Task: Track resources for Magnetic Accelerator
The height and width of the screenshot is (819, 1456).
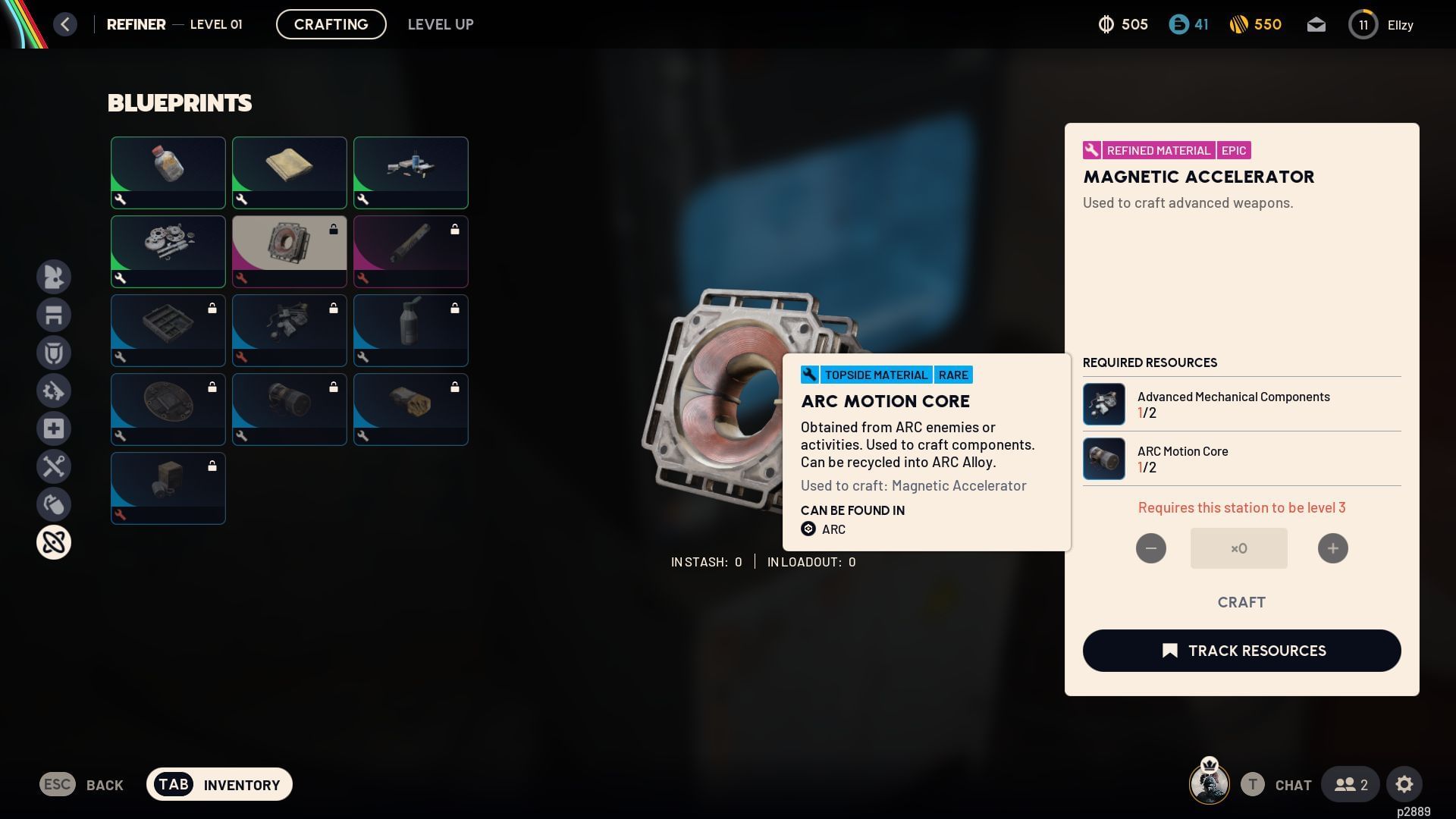Action: pos(1241,651)
